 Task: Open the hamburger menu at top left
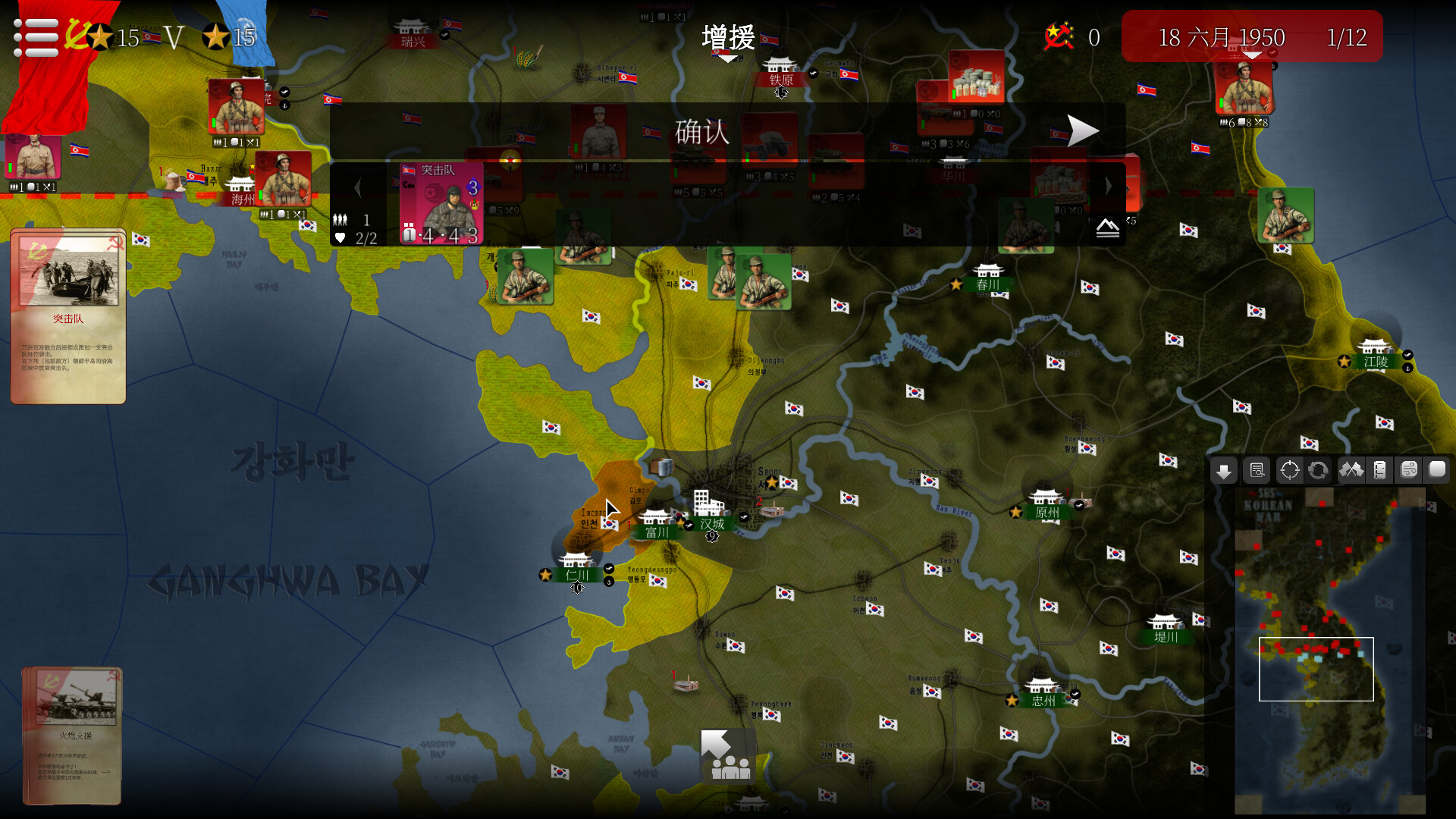35,35
